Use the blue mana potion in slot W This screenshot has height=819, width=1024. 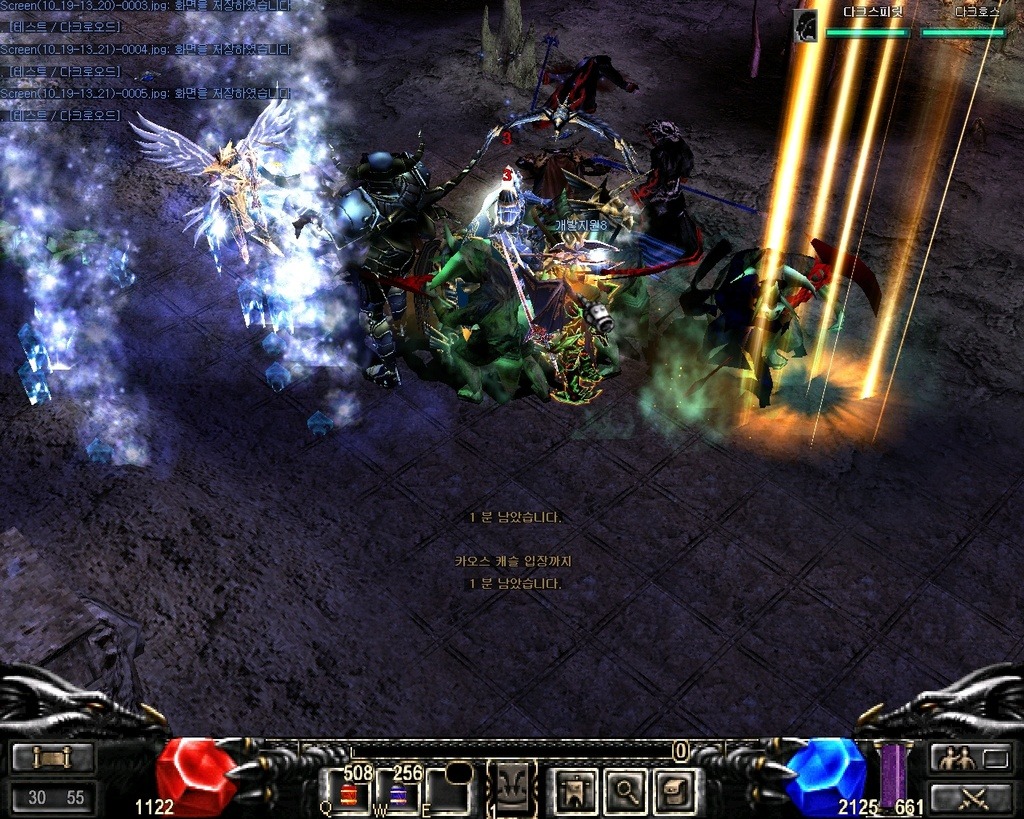[x=397, y=795]
